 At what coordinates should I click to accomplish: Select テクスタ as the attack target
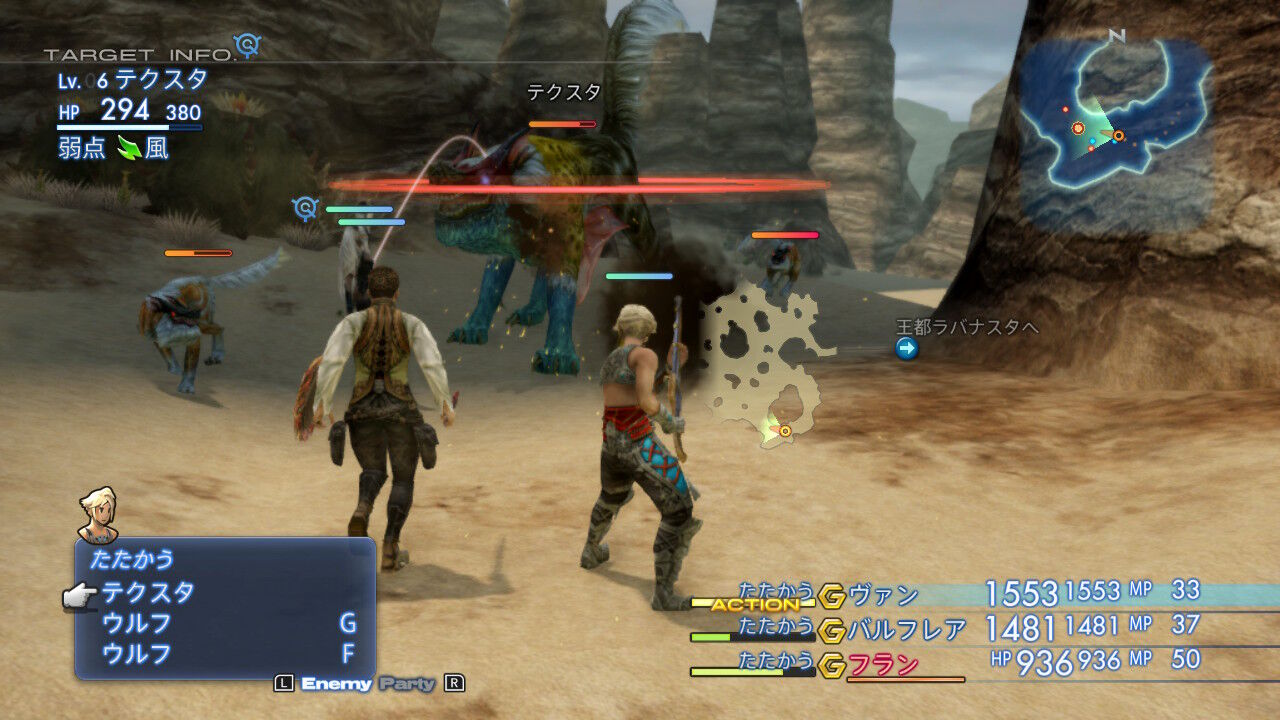(x=148, y=592)
